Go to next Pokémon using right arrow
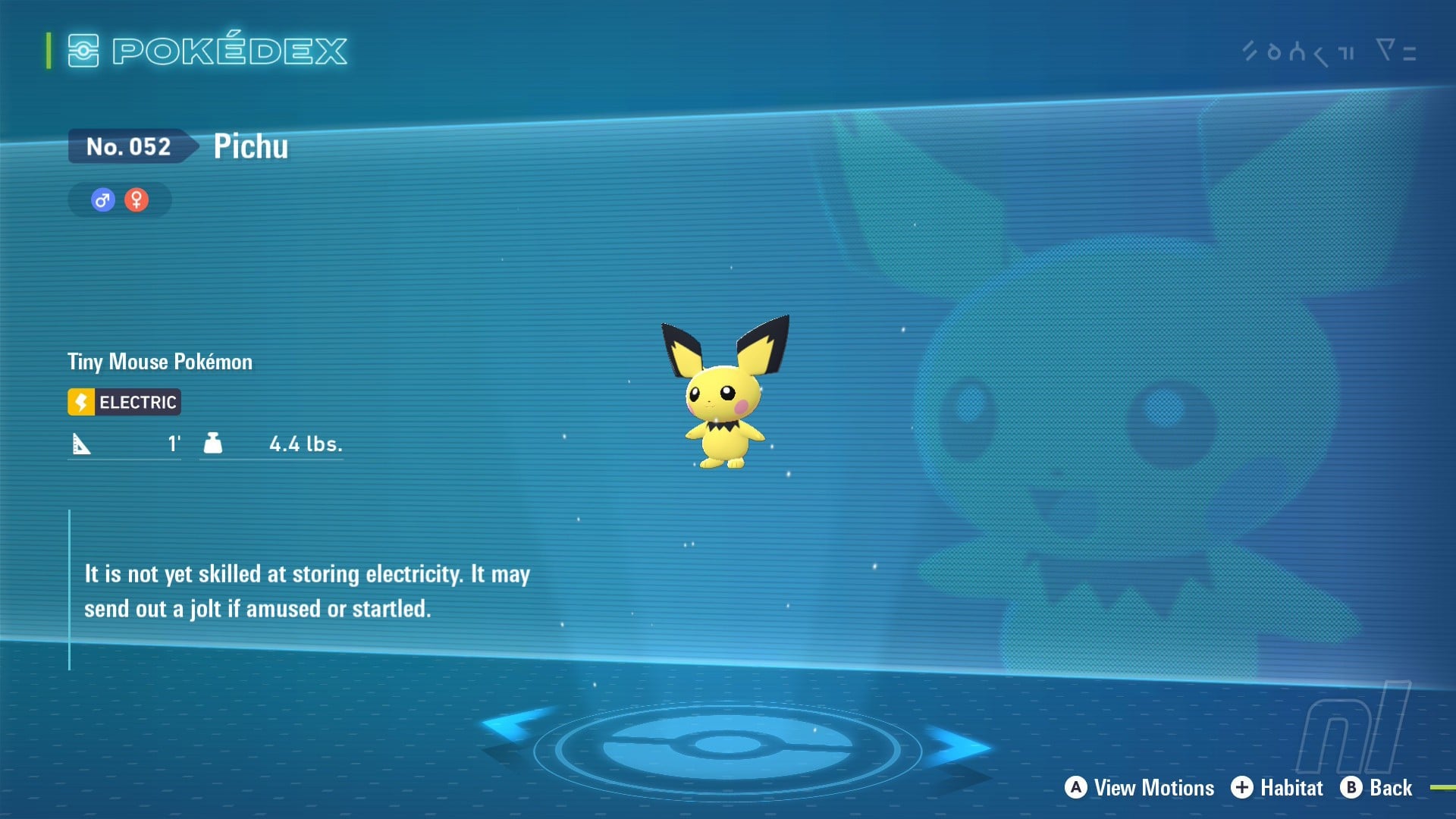The width and height of the screenshot is (1456, 819). tap(957, 747)
